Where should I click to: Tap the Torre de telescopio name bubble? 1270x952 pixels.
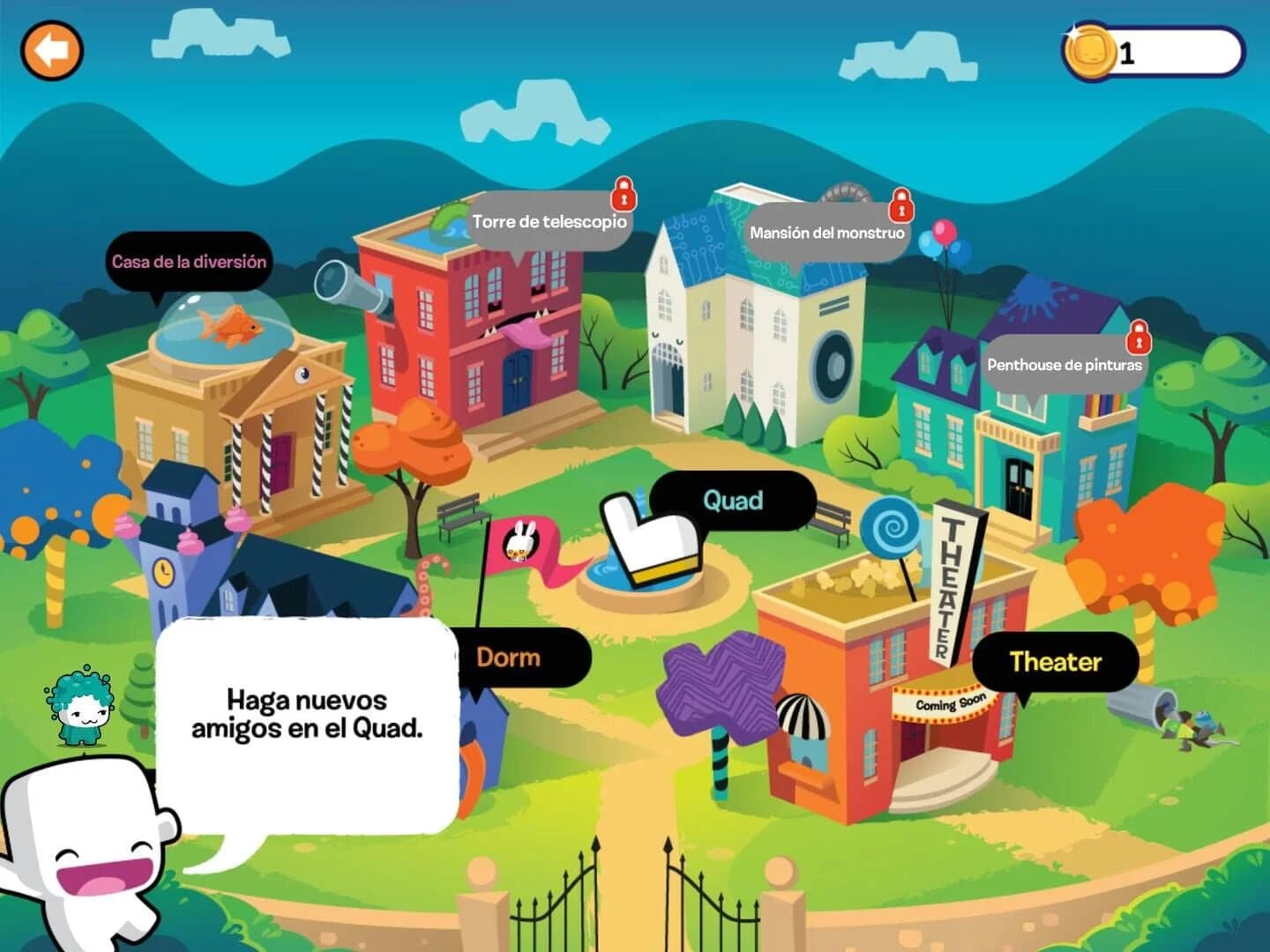coord(549,222)
